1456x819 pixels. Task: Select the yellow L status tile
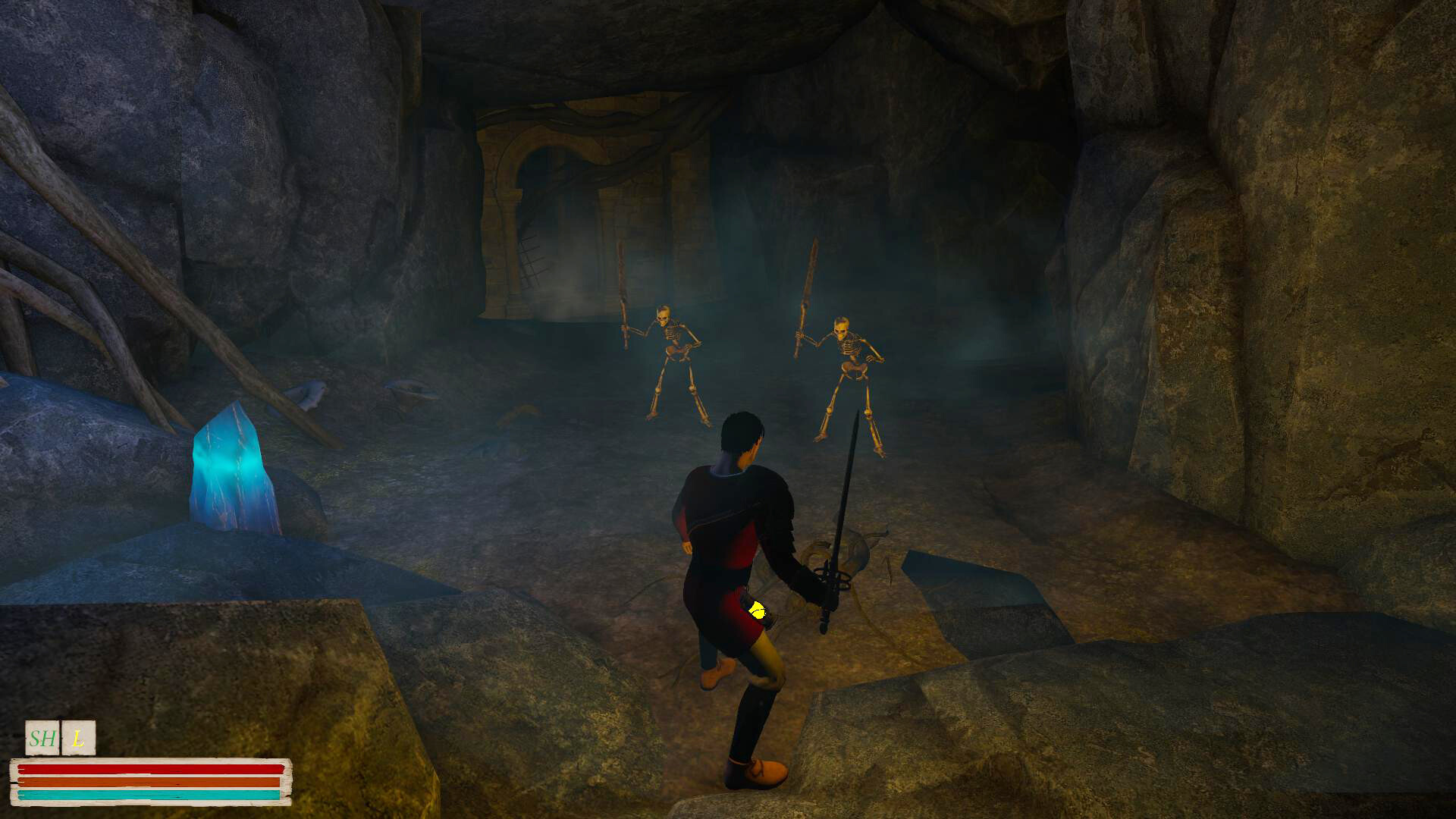point(78,738)
